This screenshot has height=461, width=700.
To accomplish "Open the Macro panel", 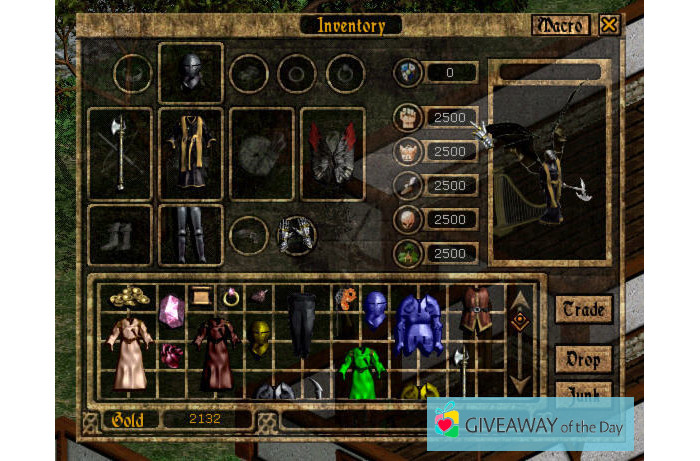I will pos(561,25).
